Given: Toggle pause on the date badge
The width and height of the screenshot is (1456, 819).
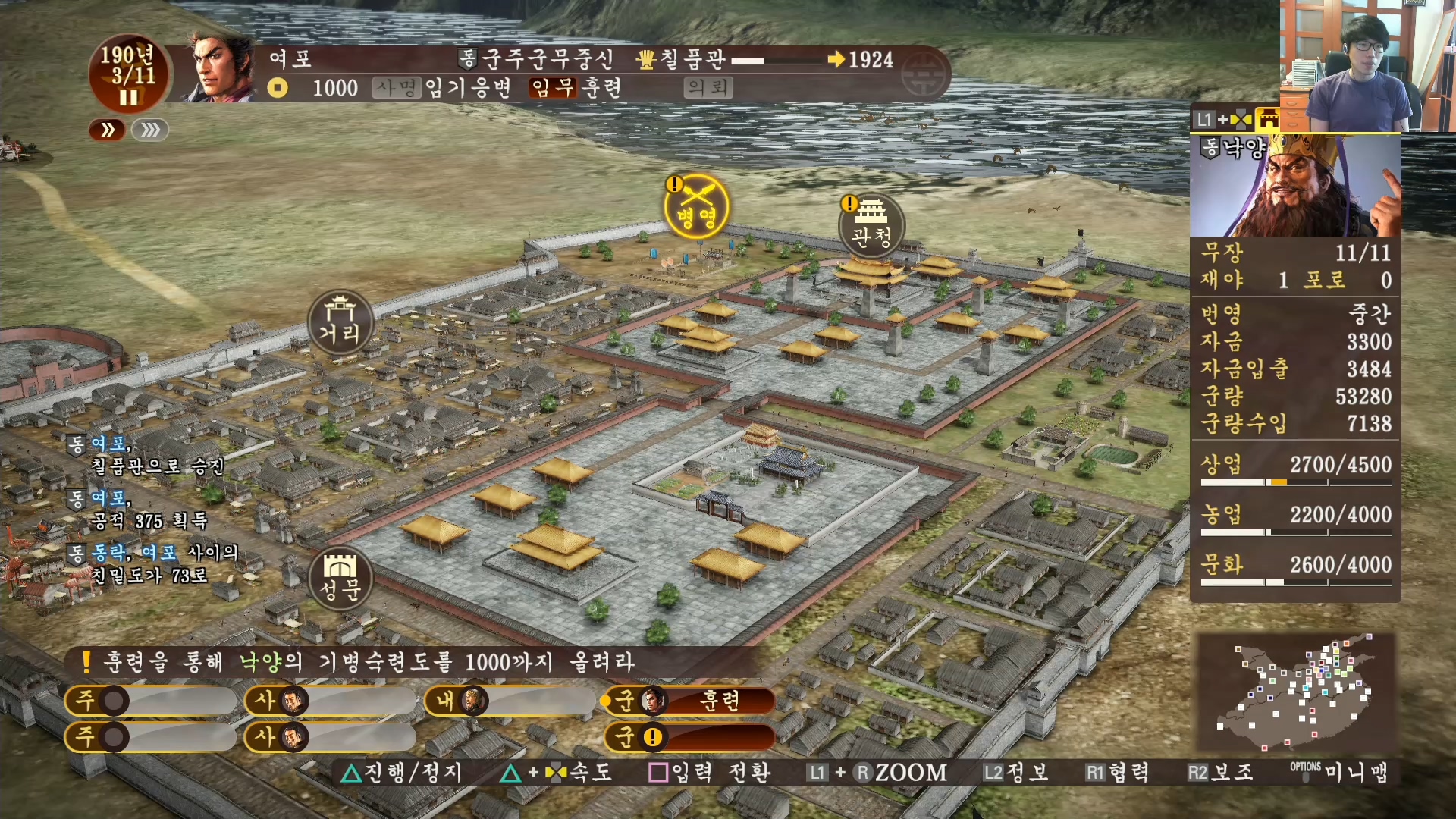Looking at the screenshot, I should click(128, 98).
